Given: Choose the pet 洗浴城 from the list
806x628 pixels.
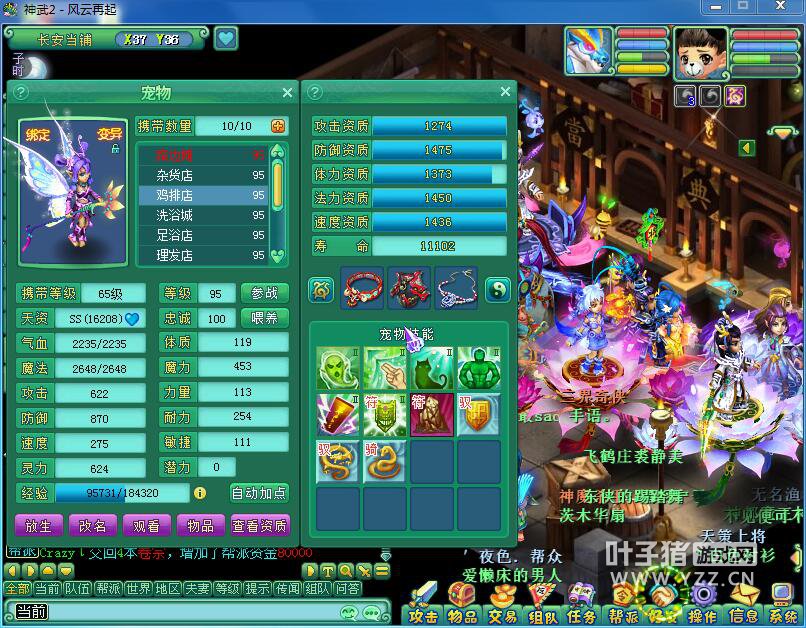Looking at the screenshot, I should coord(202,215).
